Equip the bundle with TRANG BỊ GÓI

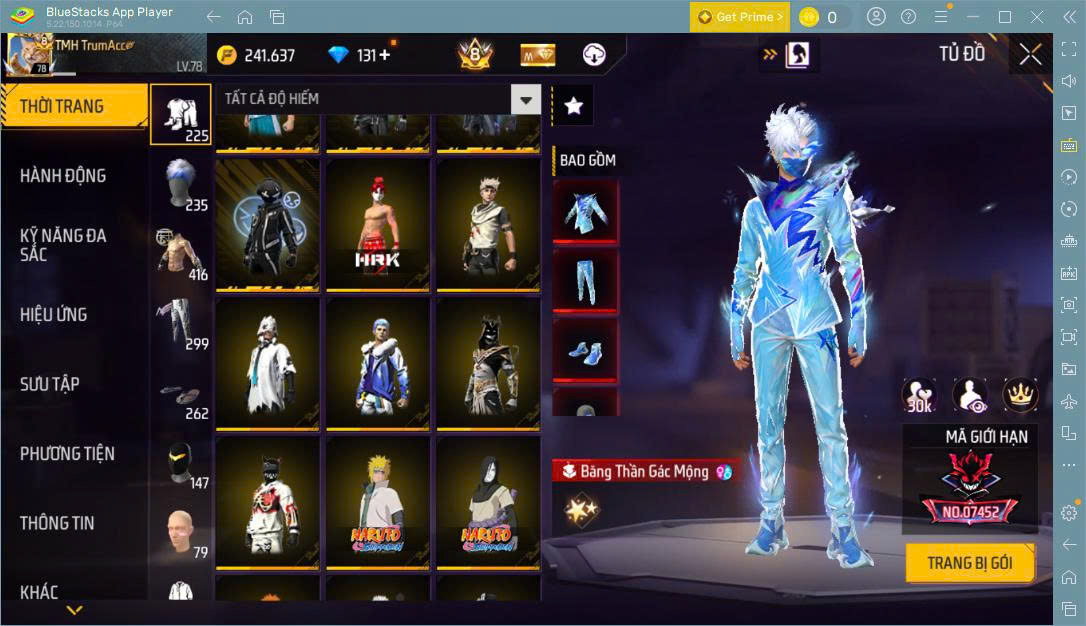(x=969, y=563)
